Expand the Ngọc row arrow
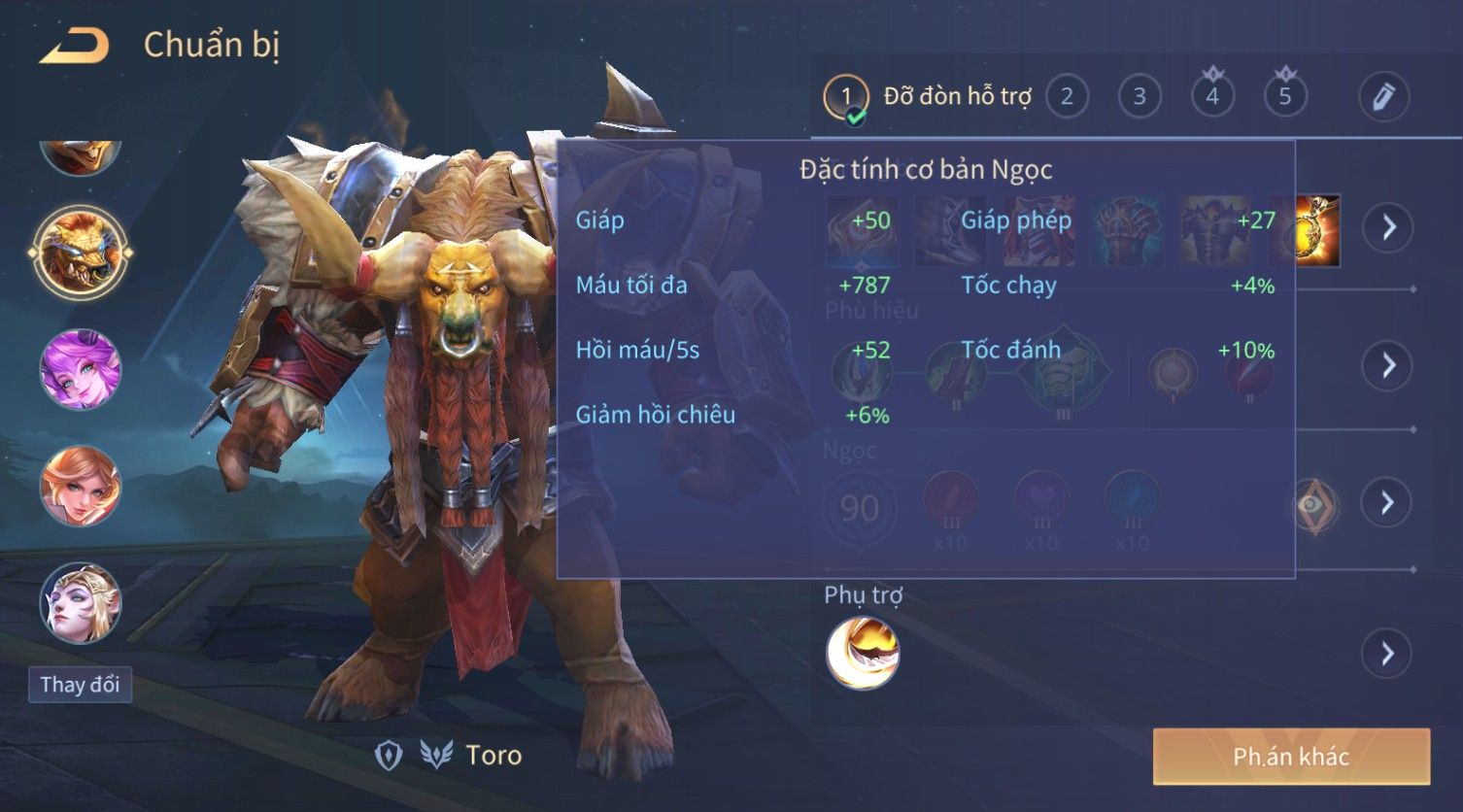 (x=1388, y=502)
